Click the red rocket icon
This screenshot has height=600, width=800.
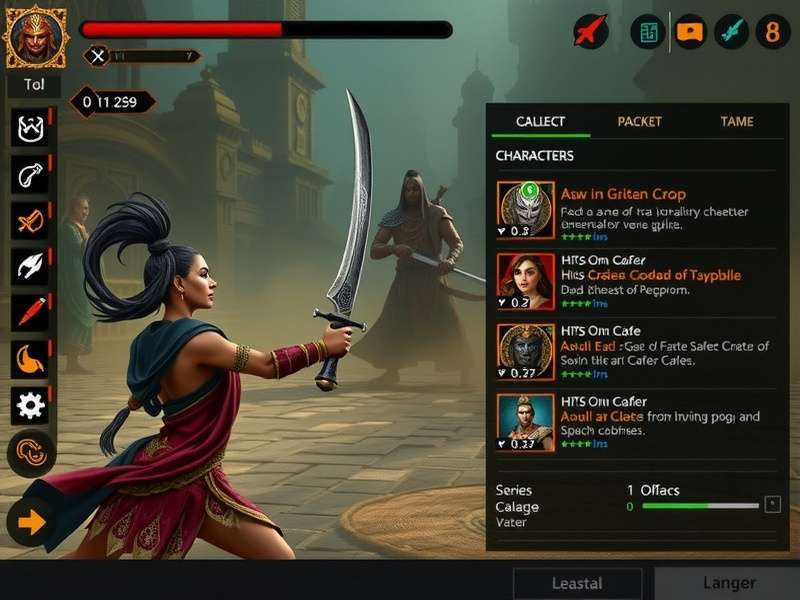point(591,32)
